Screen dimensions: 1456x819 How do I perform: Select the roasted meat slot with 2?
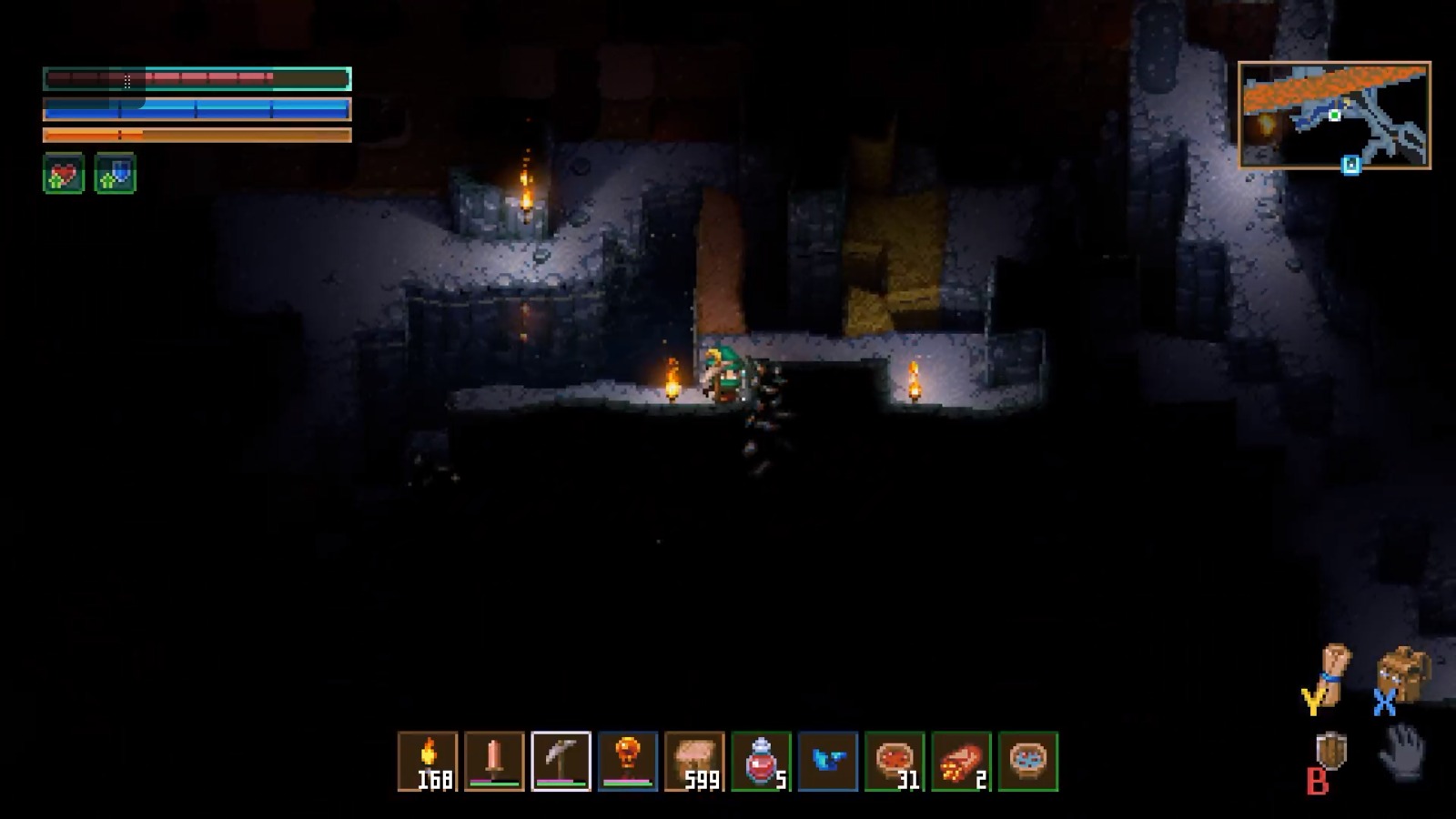[961, 761]
